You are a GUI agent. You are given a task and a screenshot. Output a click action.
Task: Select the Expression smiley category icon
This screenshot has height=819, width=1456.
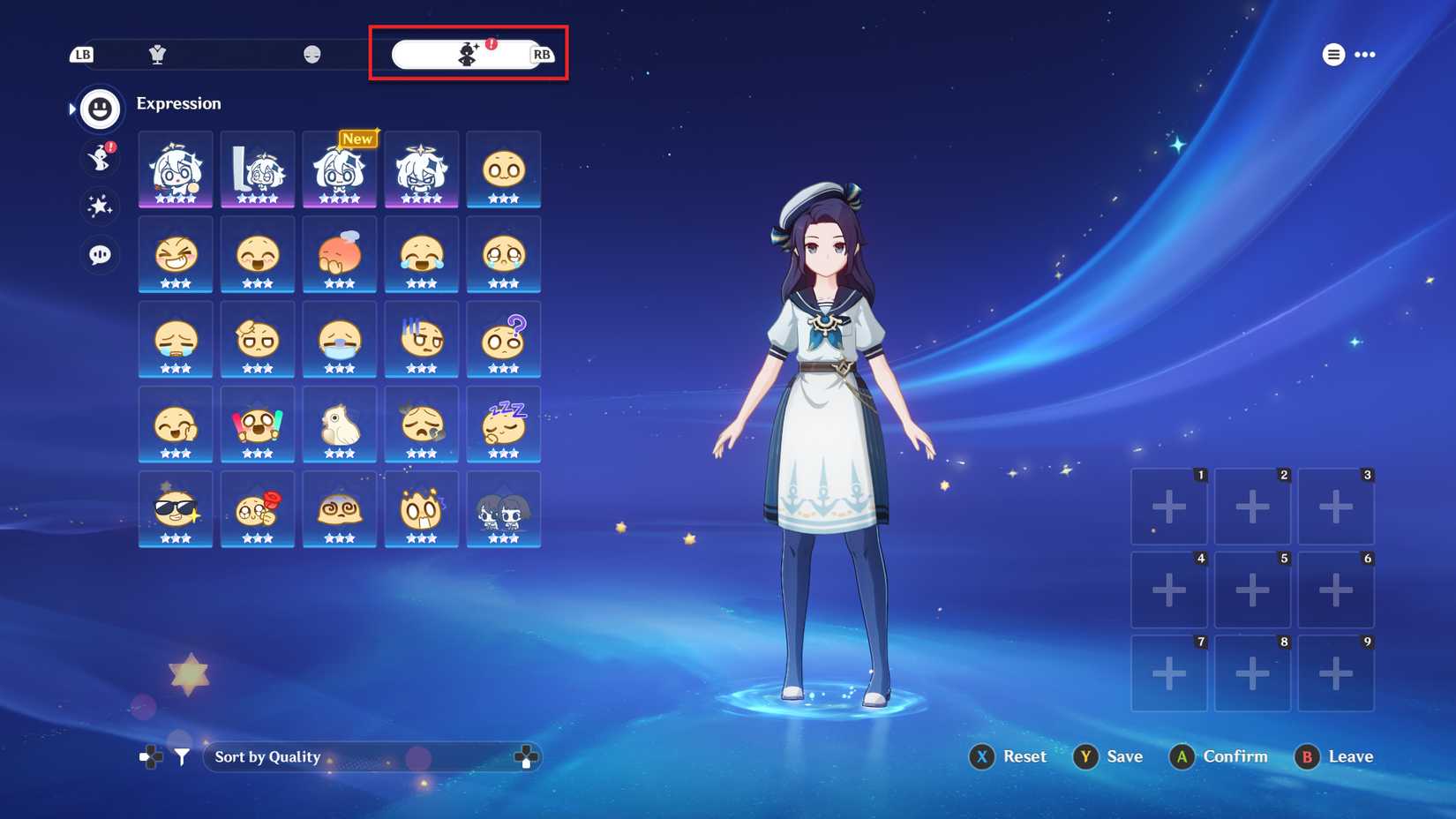pyautogui.click(x=99, y=109)
